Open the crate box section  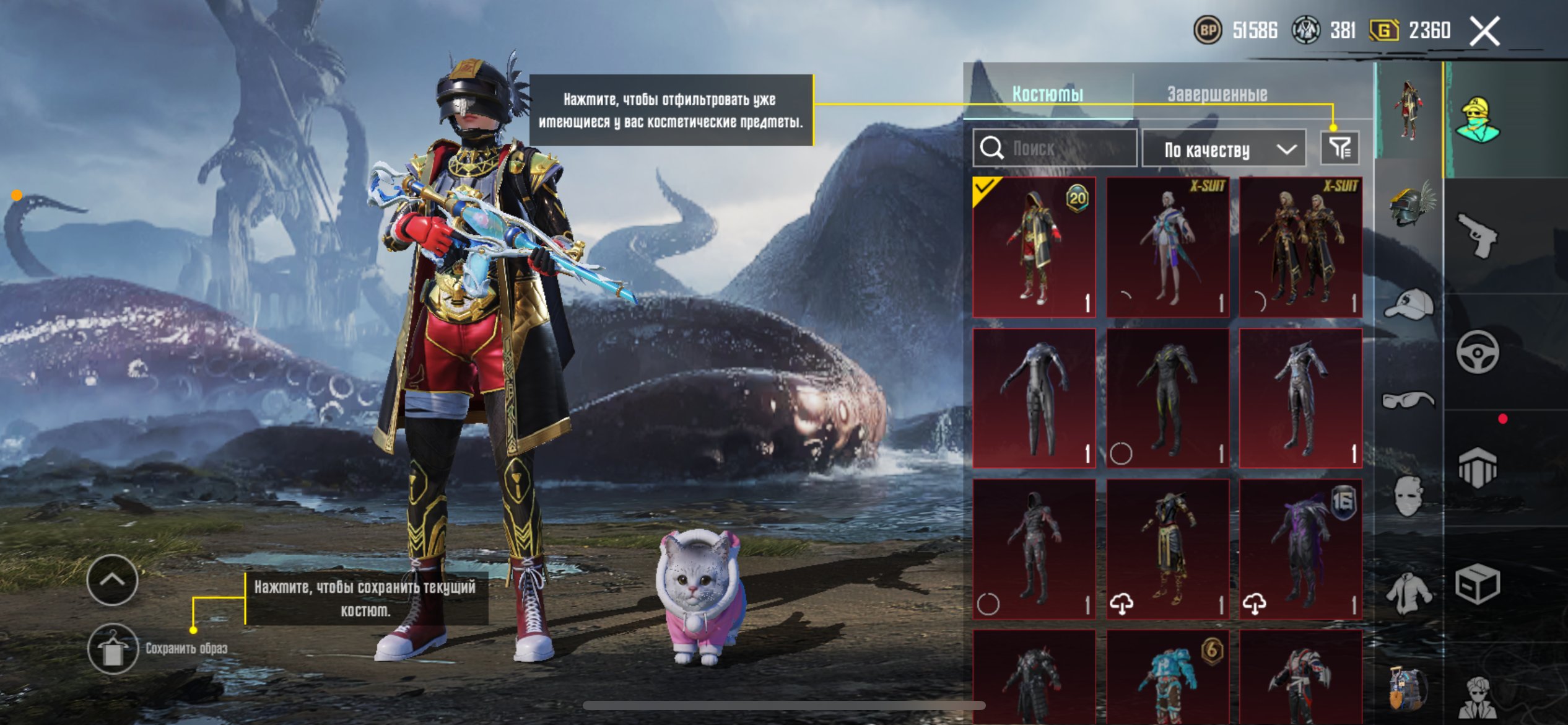coord(1477,584)
